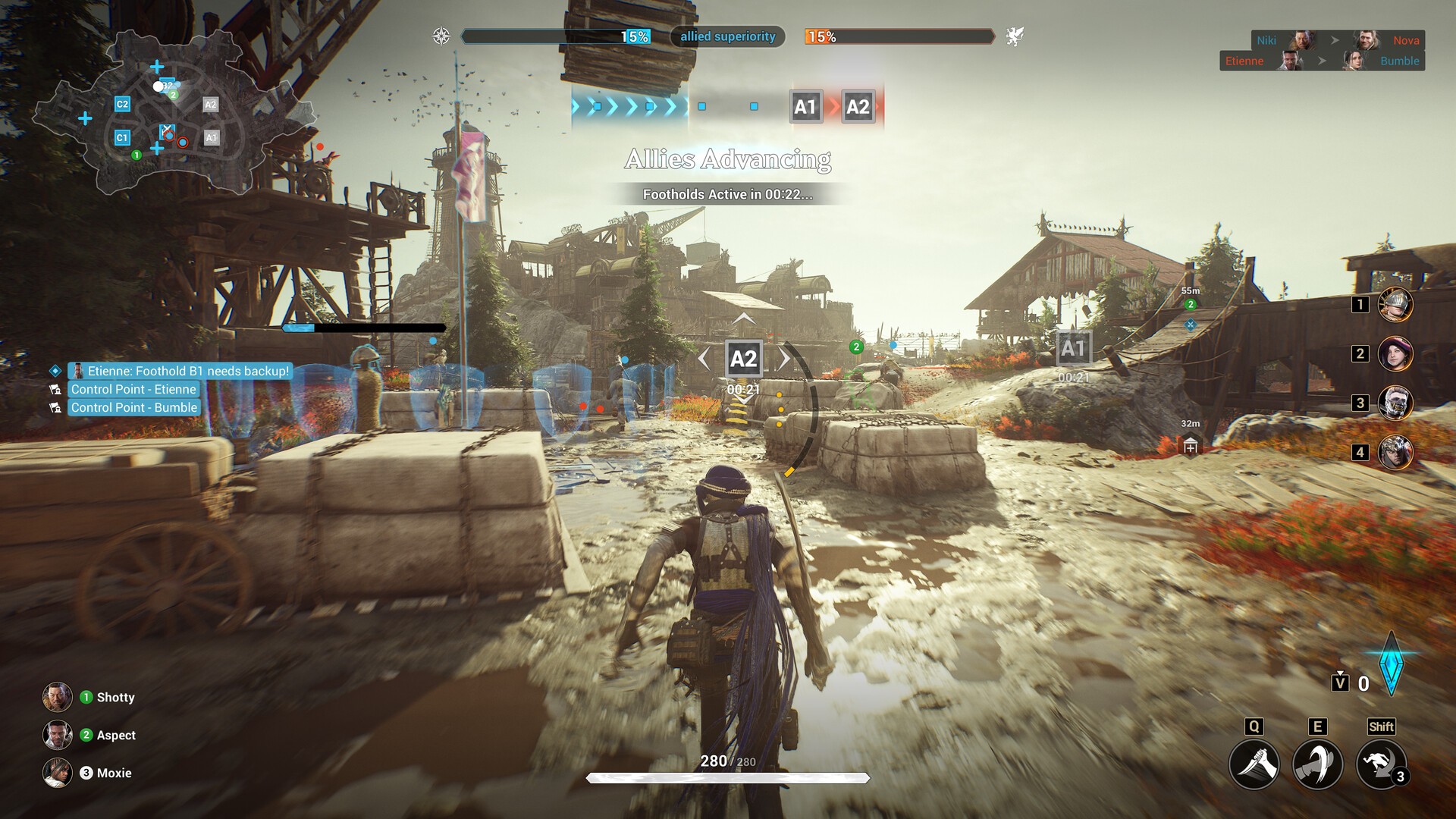The image size is (1456, 819).
Task: Select the Q dagger ability icon
Action: click(x=1255, y=764)
